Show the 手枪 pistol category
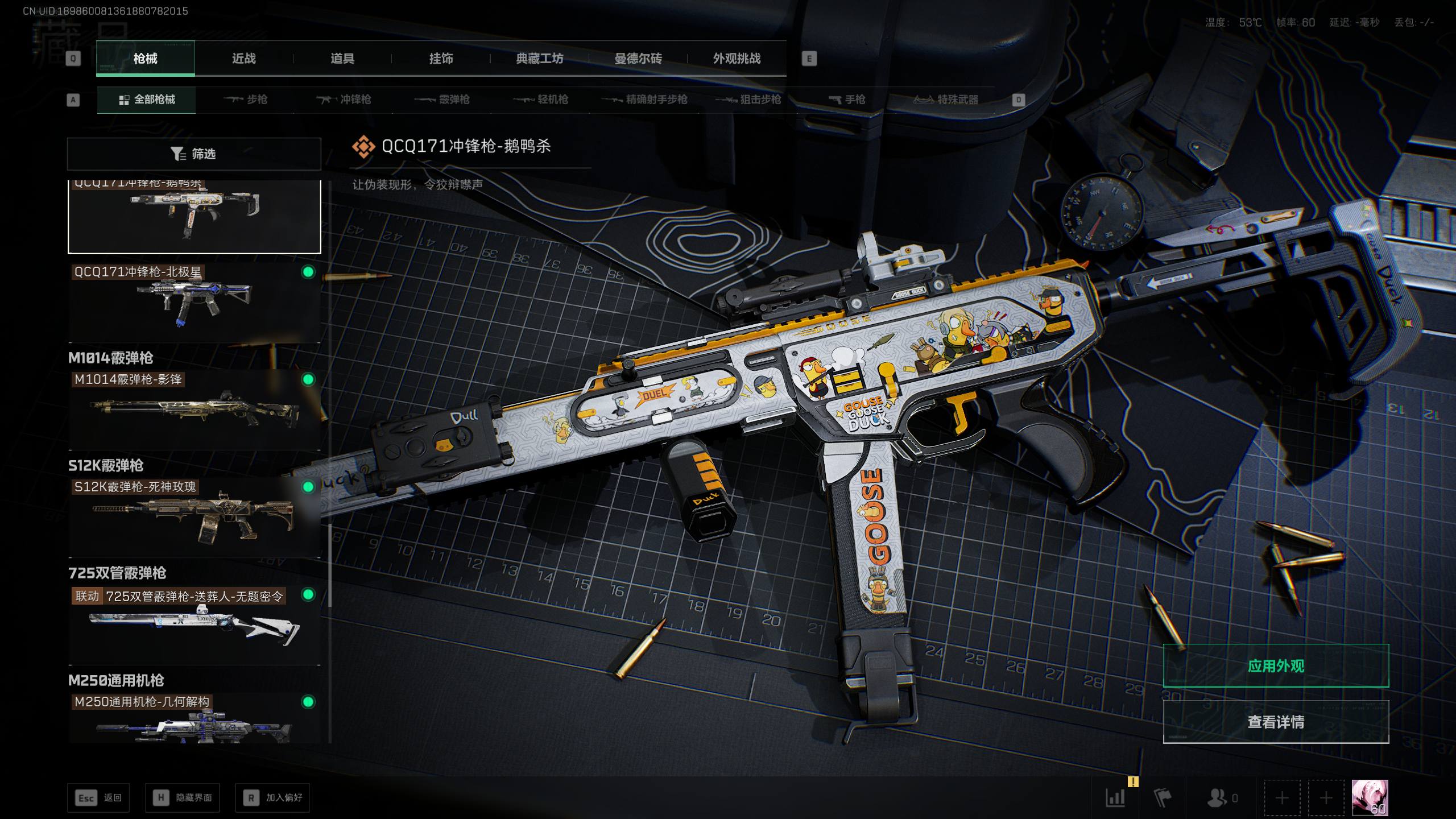Screen dimensions: 1456x819 point(847,100)
